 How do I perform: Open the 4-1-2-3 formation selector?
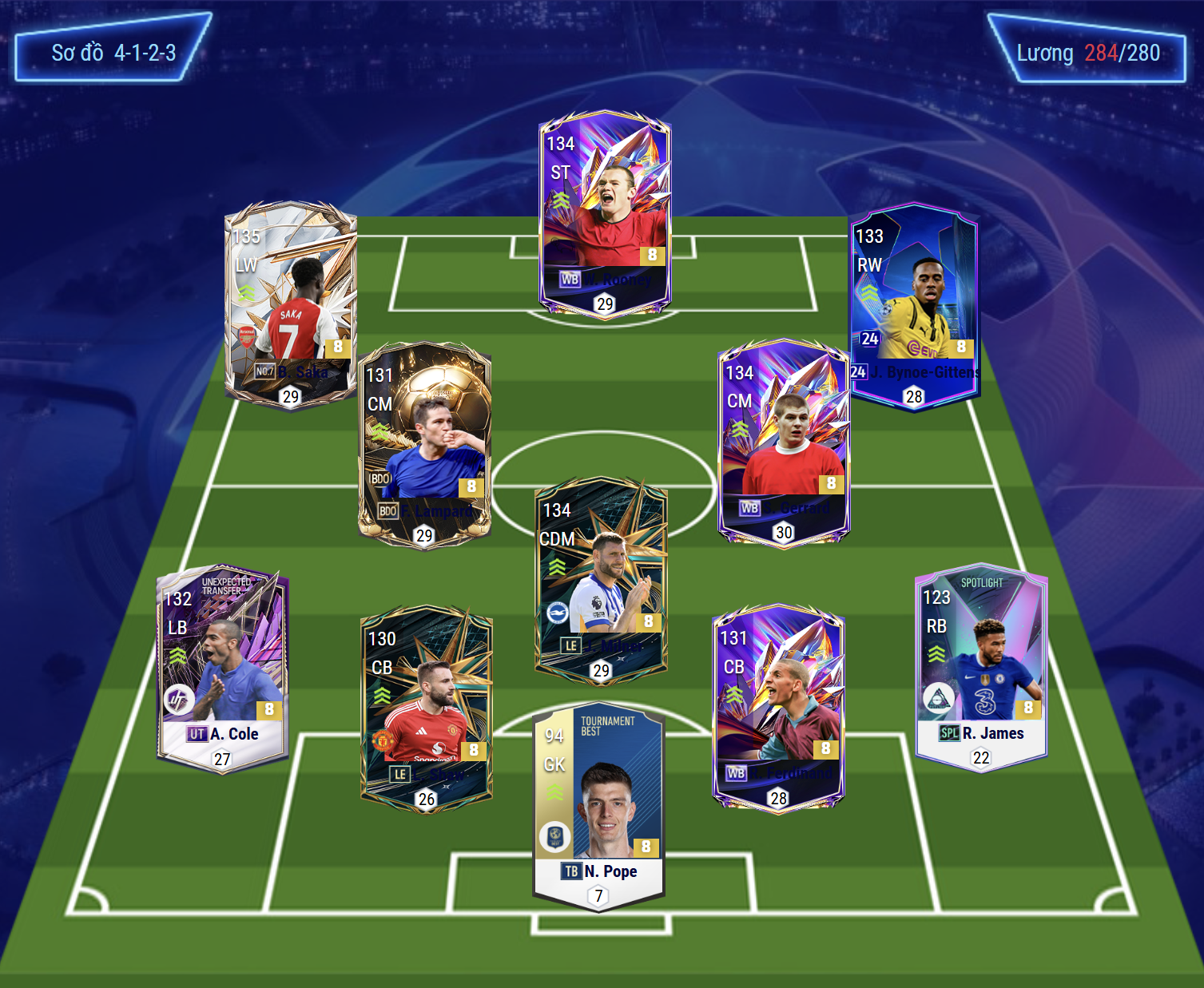[x=113, y=53]
